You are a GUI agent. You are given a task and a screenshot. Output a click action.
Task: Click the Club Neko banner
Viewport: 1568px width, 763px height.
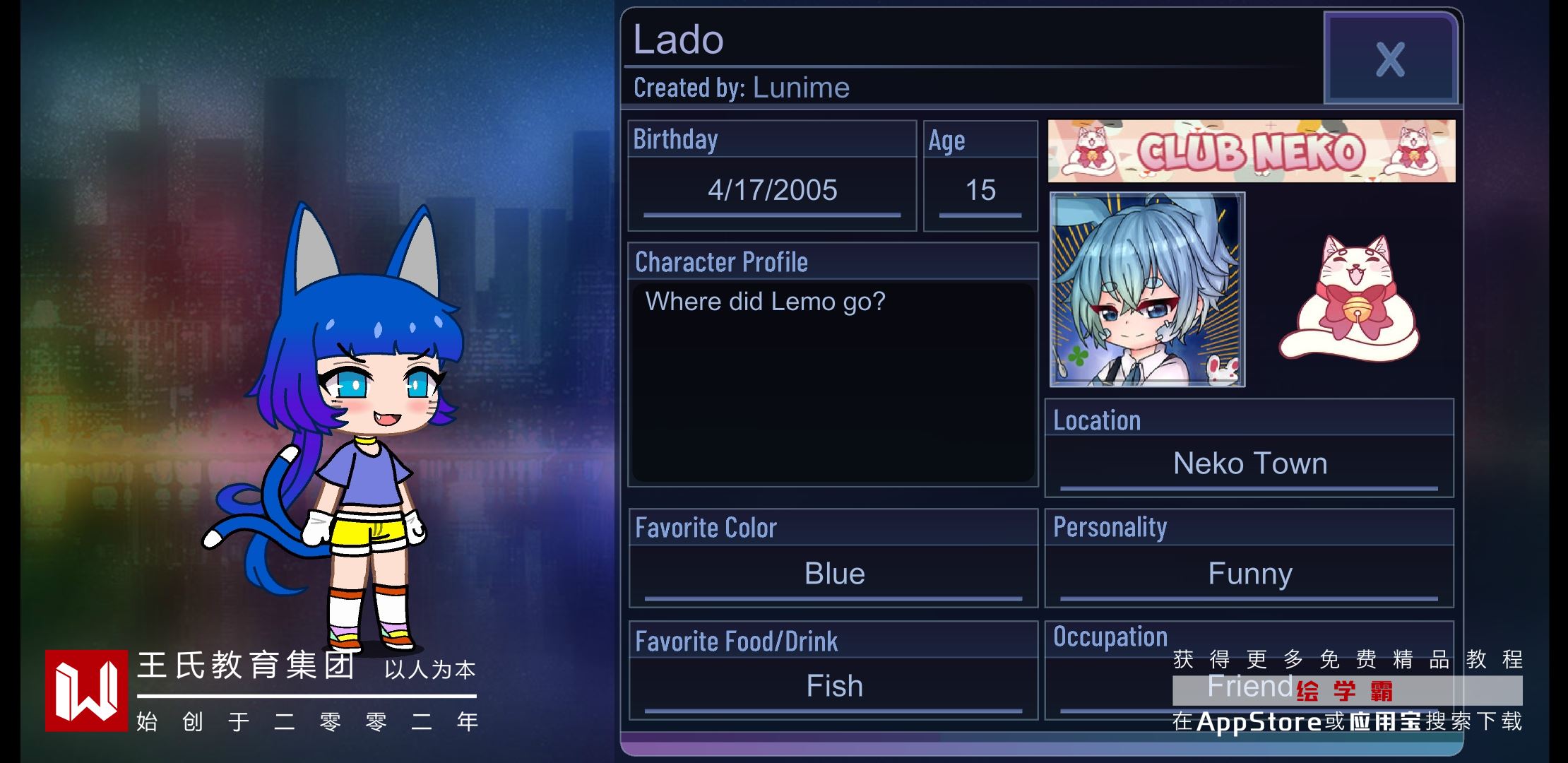tap(1251, 151)
